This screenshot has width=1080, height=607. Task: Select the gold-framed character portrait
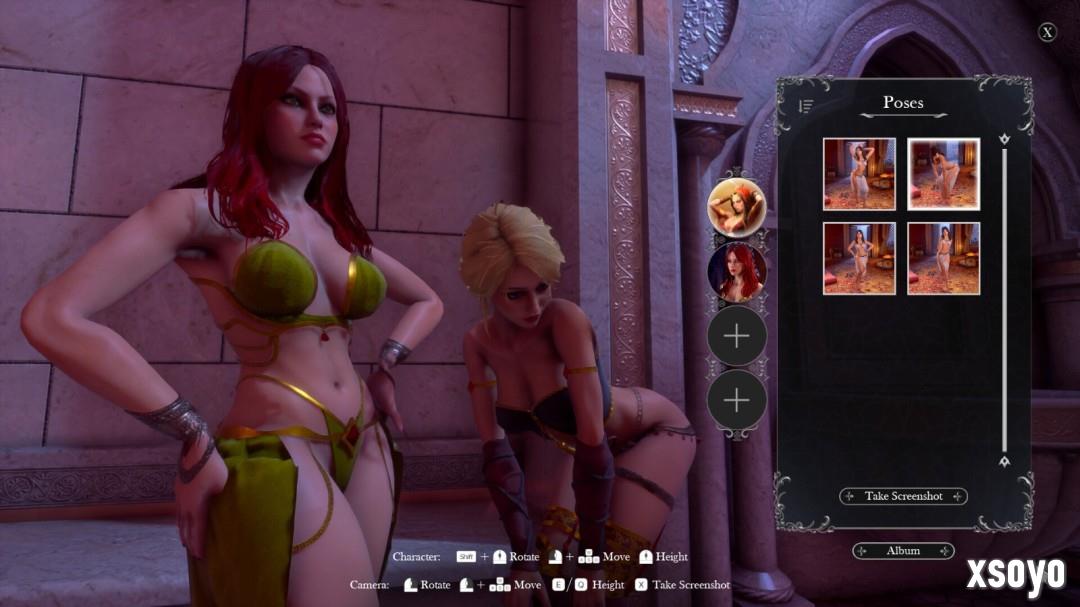point(737,208)
